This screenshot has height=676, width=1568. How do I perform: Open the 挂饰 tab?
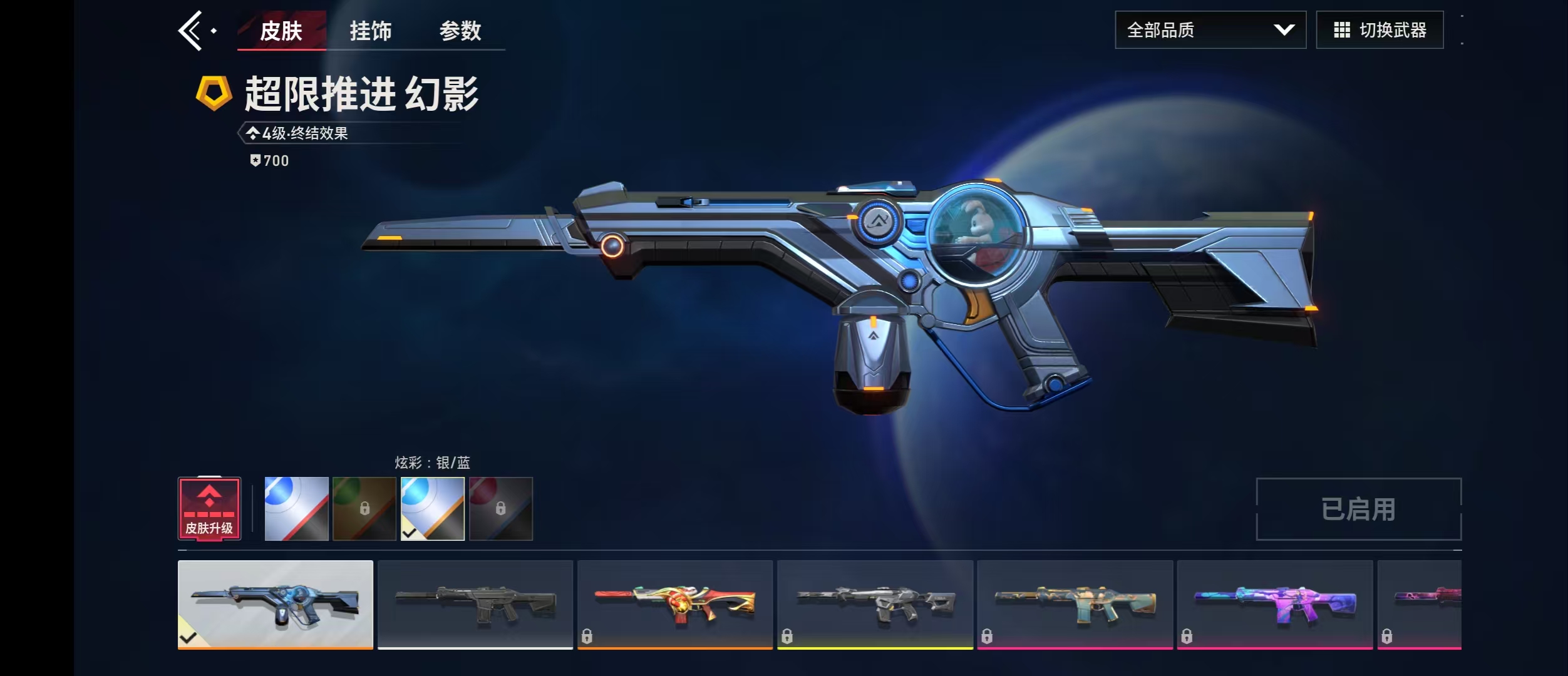tap(371, 31)
